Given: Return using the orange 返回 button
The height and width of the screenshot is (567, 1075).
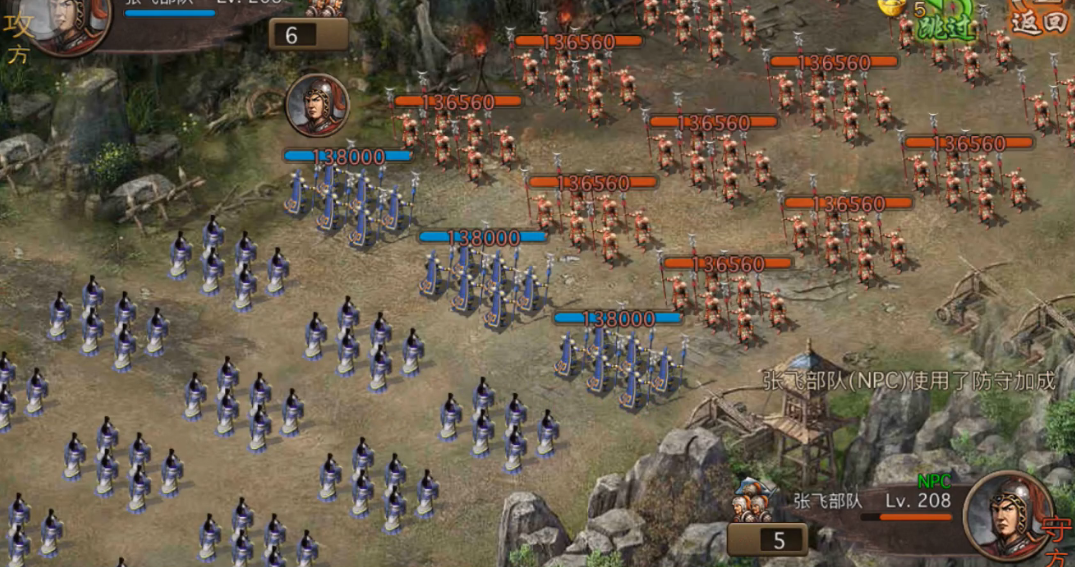Looking at the screenshot, I should pos(1040,16).
